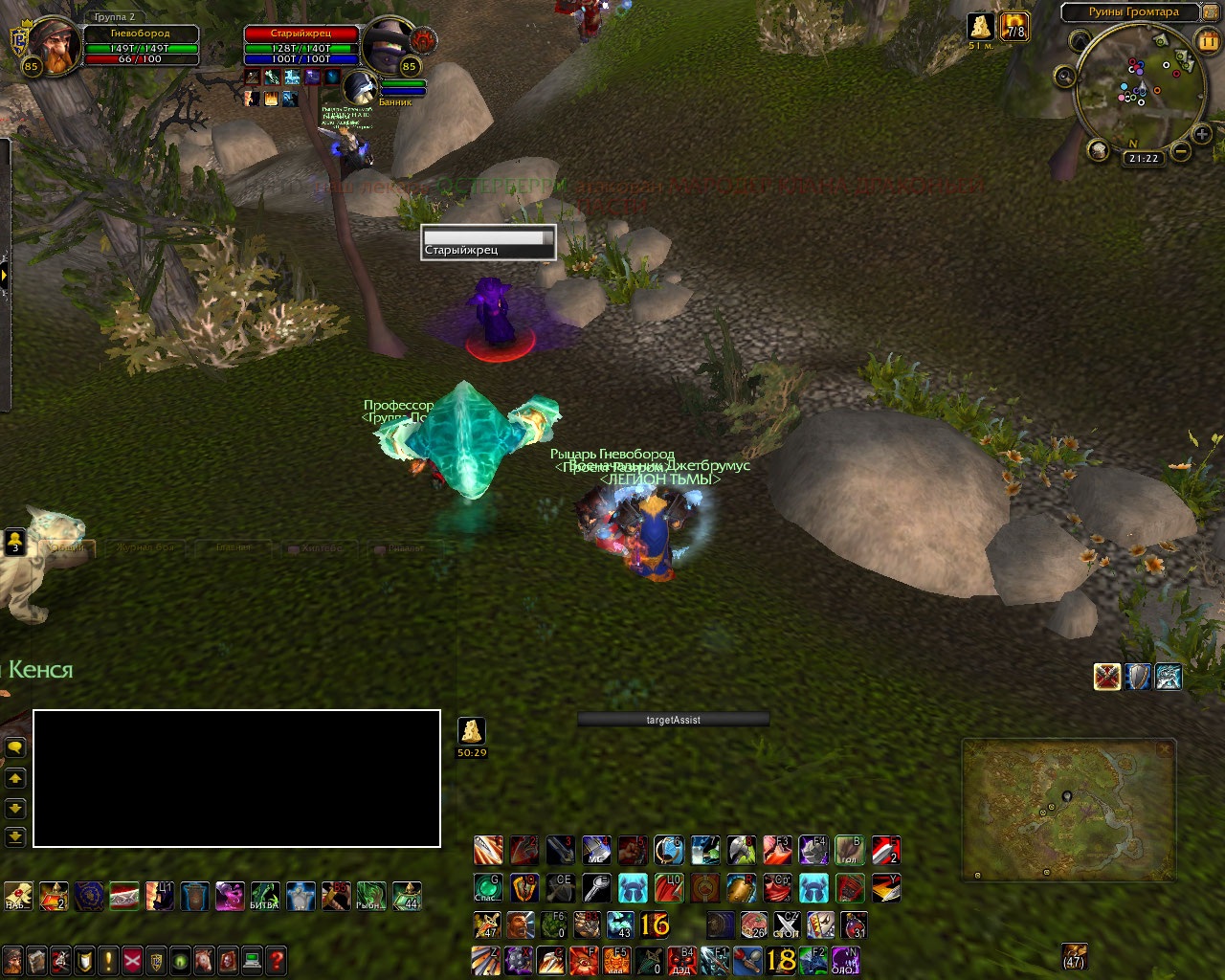Open the character info dwarf portrait button
The height and width of the screenshot is (980, 1225).
point(12,960)
